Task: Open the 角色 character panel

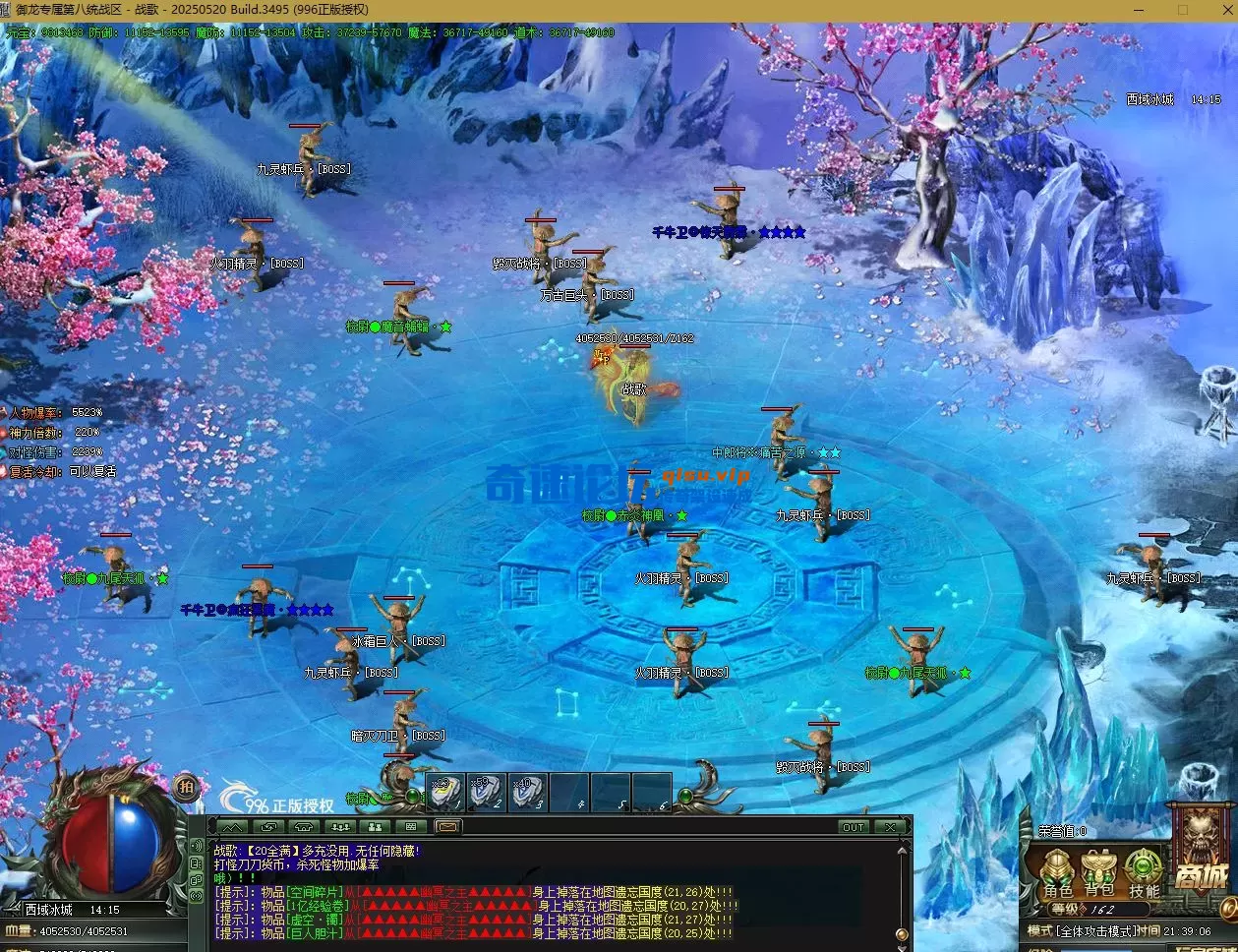Action: click(1058, 874)
